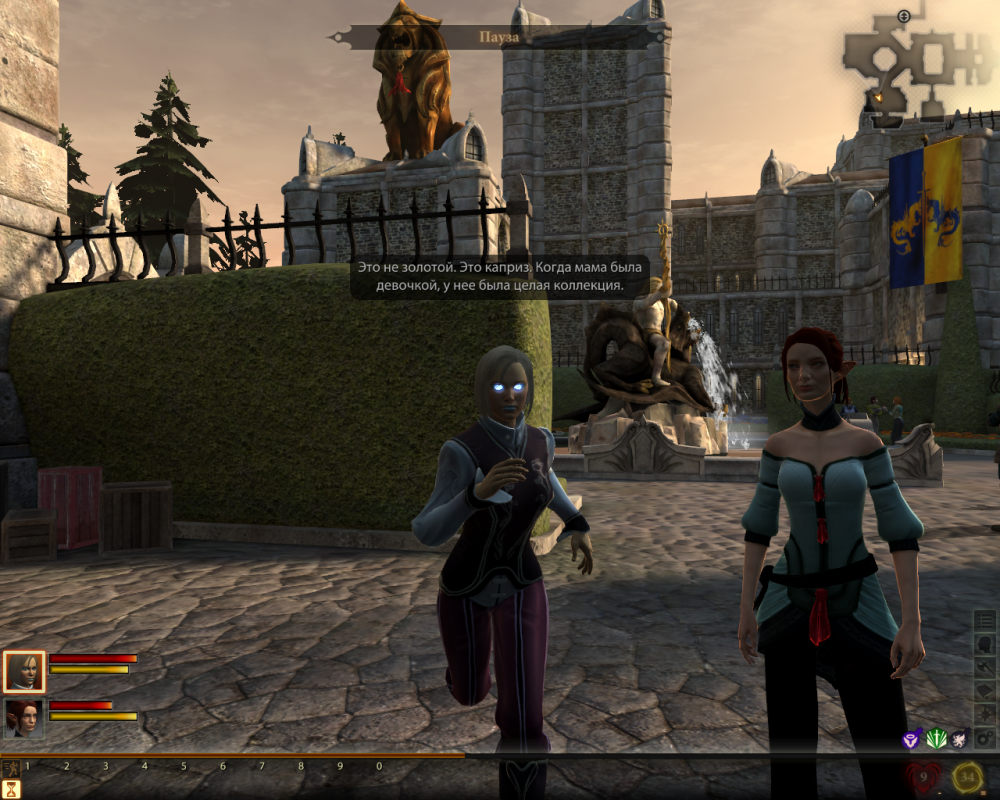The height and width of the screenshot is (800, 1000).
Task: Open the axe inventory button
Action: point(985,668)
